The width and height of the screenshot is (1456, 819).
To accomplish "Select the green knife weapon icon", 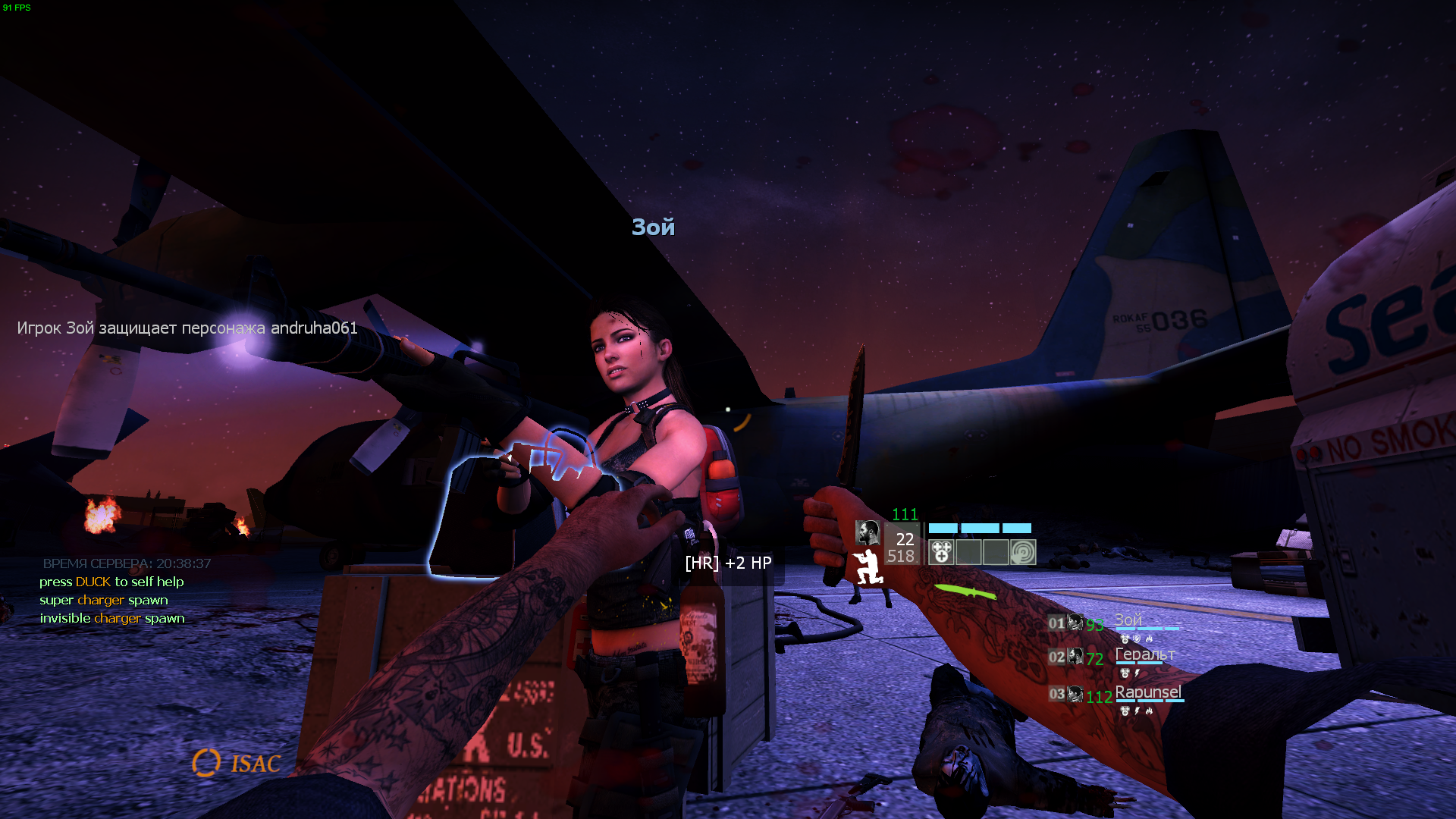I will [x=965, y=591].
